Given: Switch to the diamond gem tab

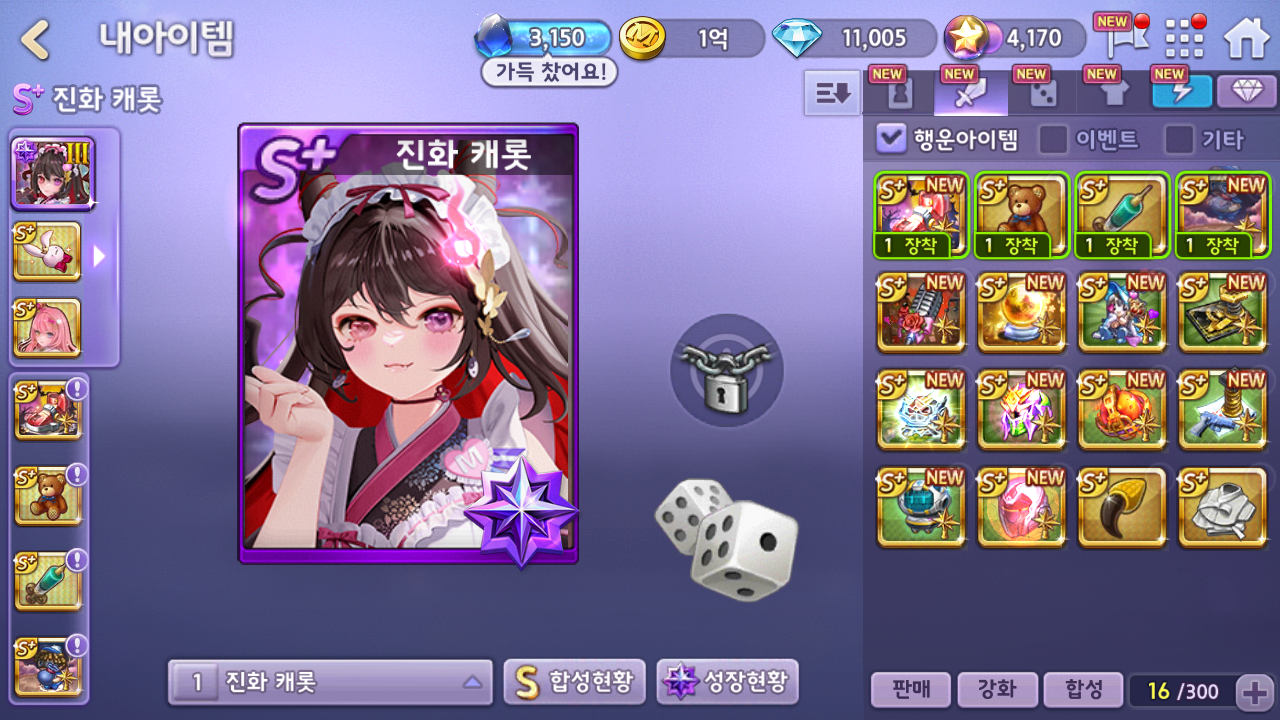Looking at the screenshot, I should 1246,93.
